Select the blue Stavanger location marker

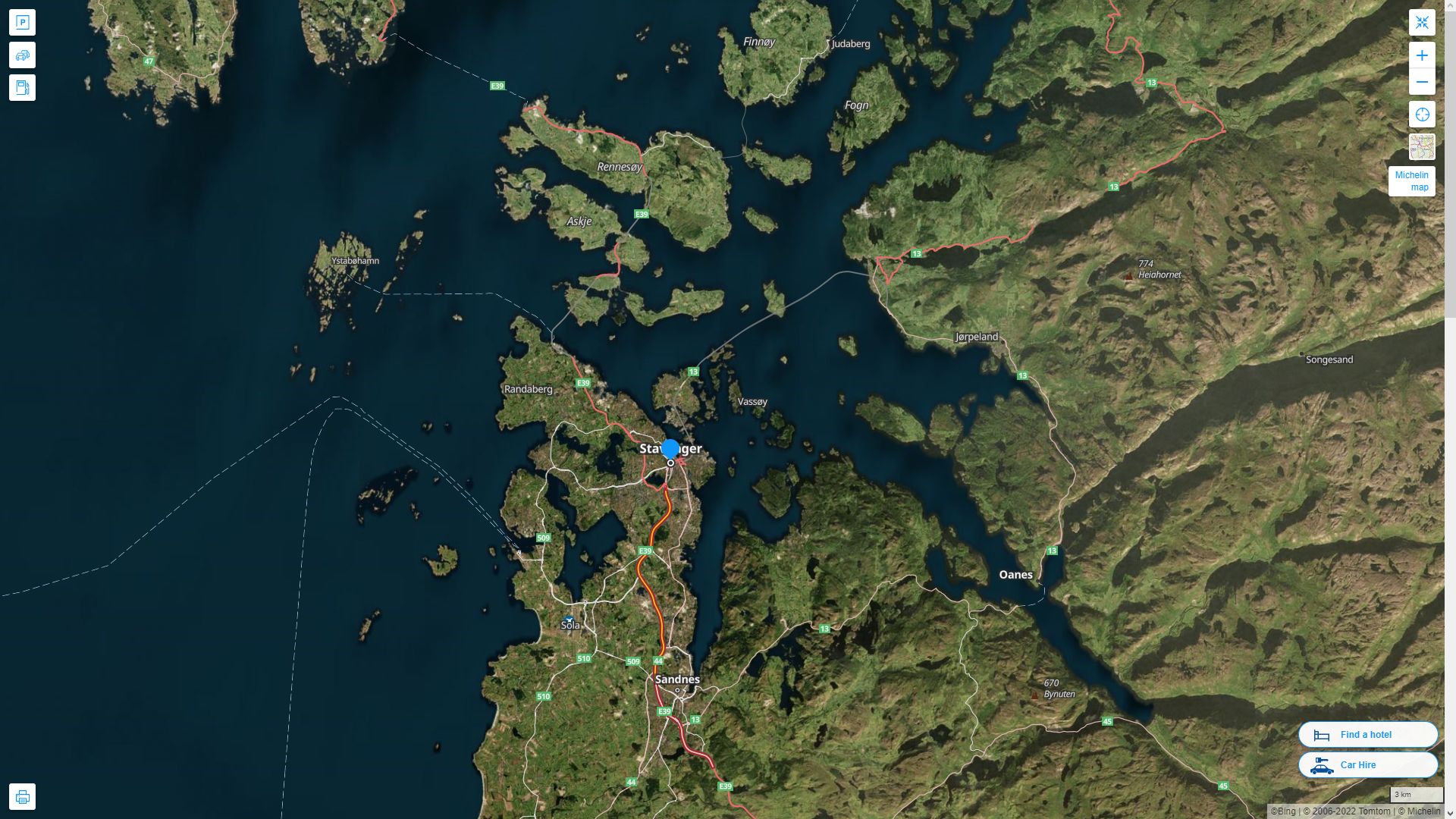[x=670, y=447]
